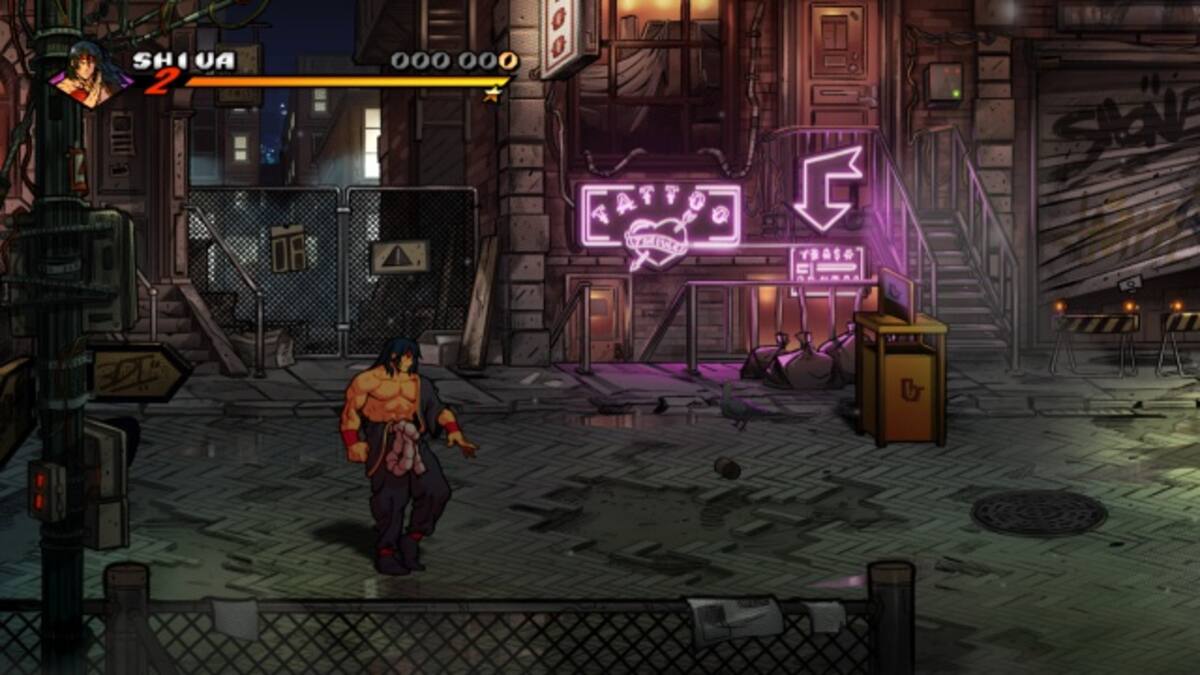Image resolution: width=1200 pixels, height=675 pixels.
Task: Select the star special move icon
Action: pyautogui.click(x=492, y=94)
